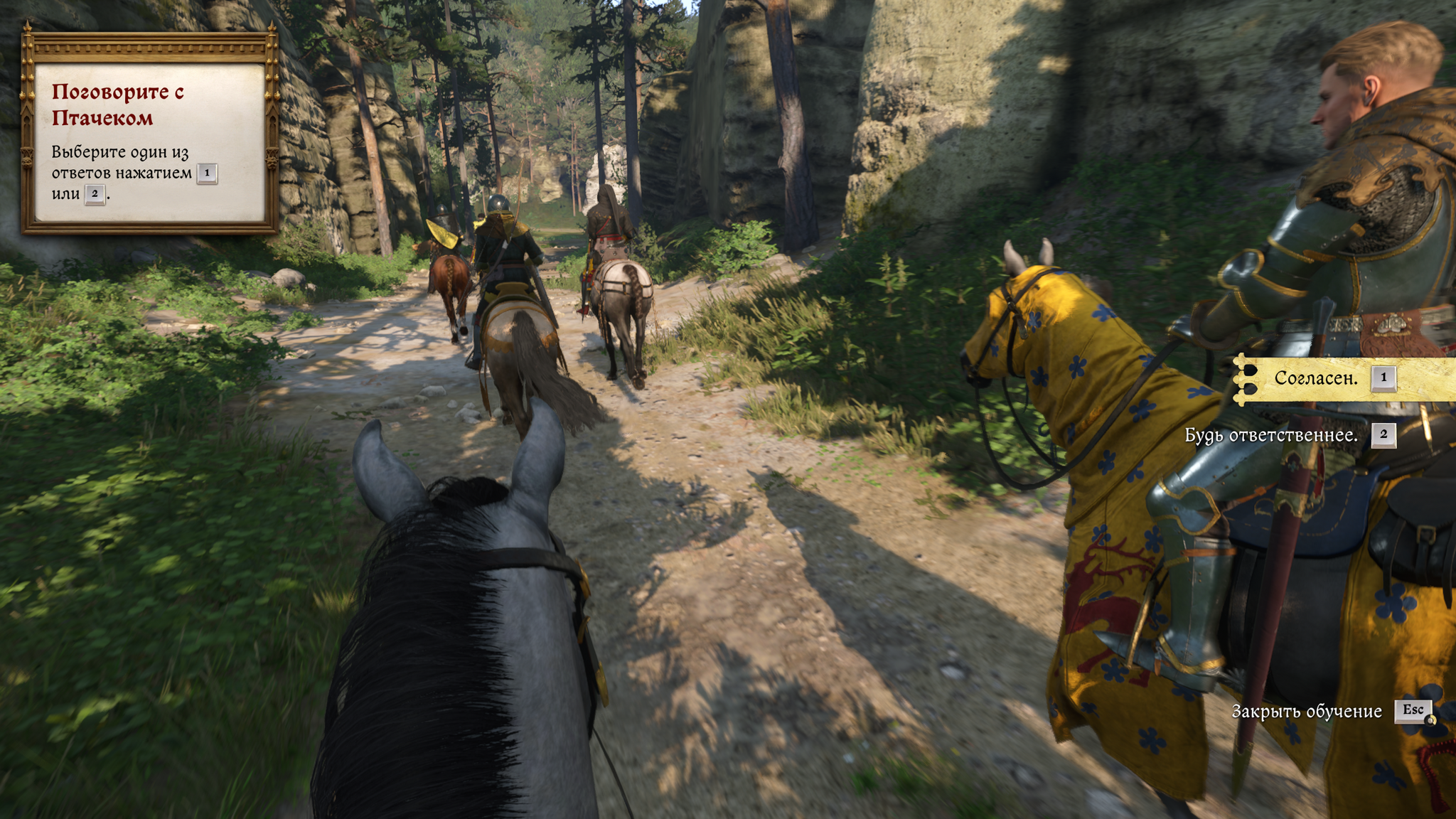Choose the "Согласен." dialogue reply

click(1316, 378)
